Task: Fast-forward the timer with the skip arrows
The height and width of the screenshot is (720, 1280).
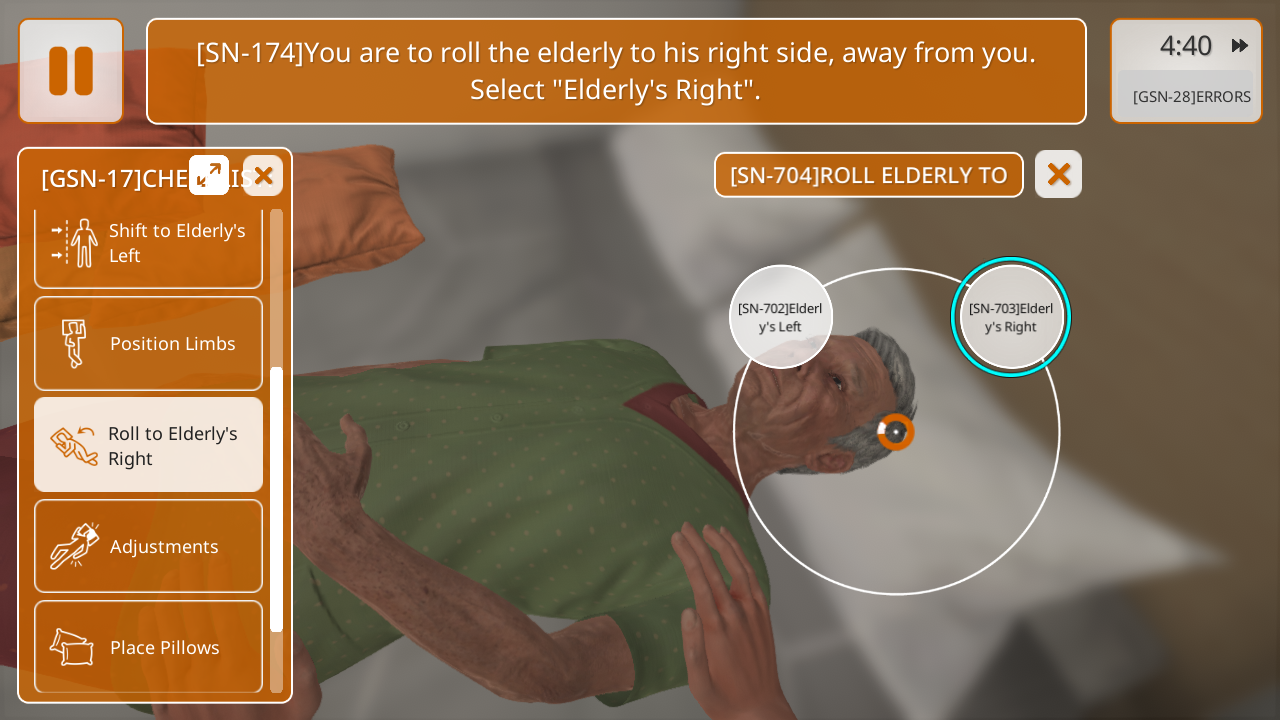Action: 1240,45
